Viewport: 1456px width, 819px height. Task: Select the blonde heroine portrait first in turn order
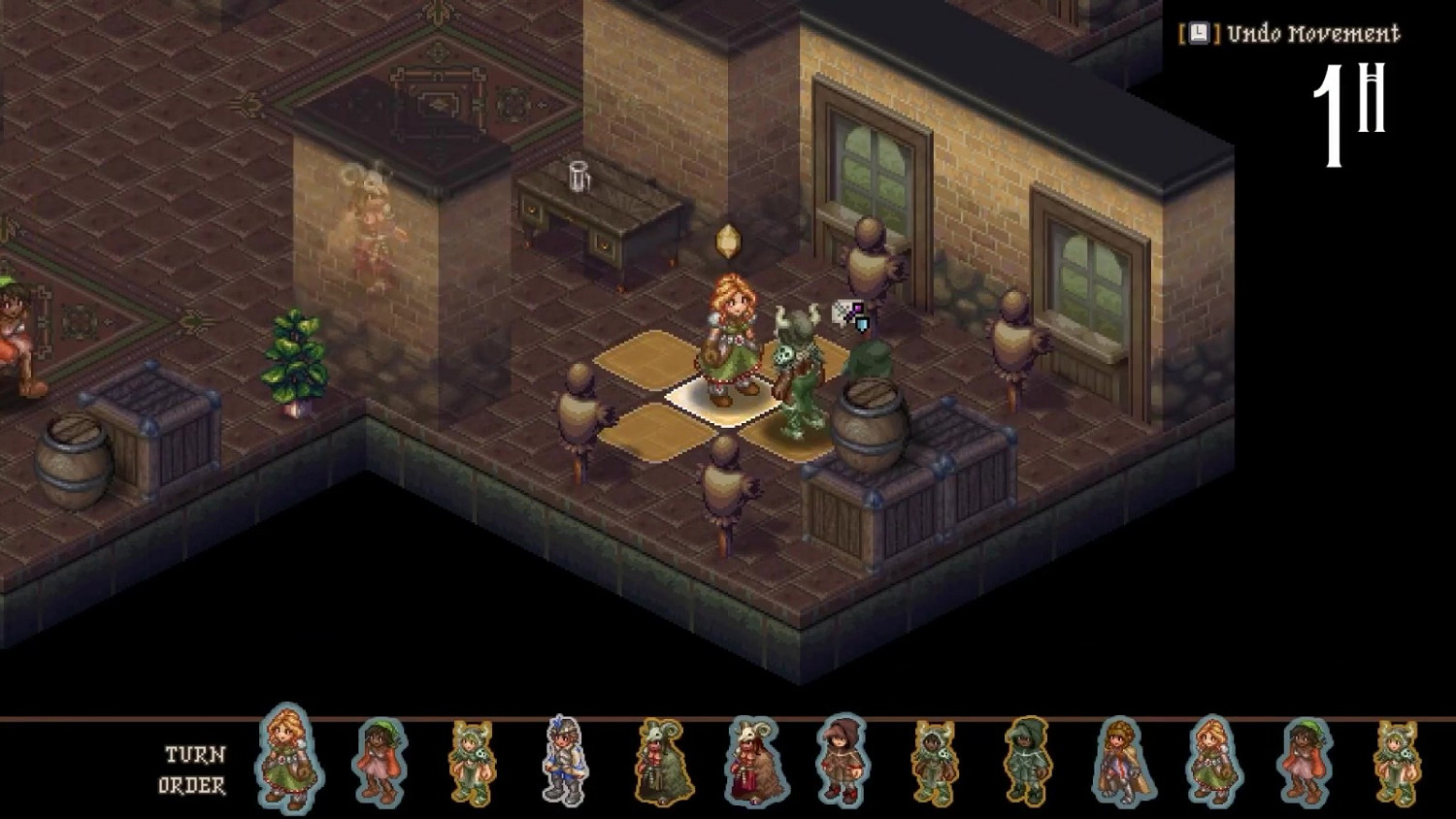tap(286, 762)
